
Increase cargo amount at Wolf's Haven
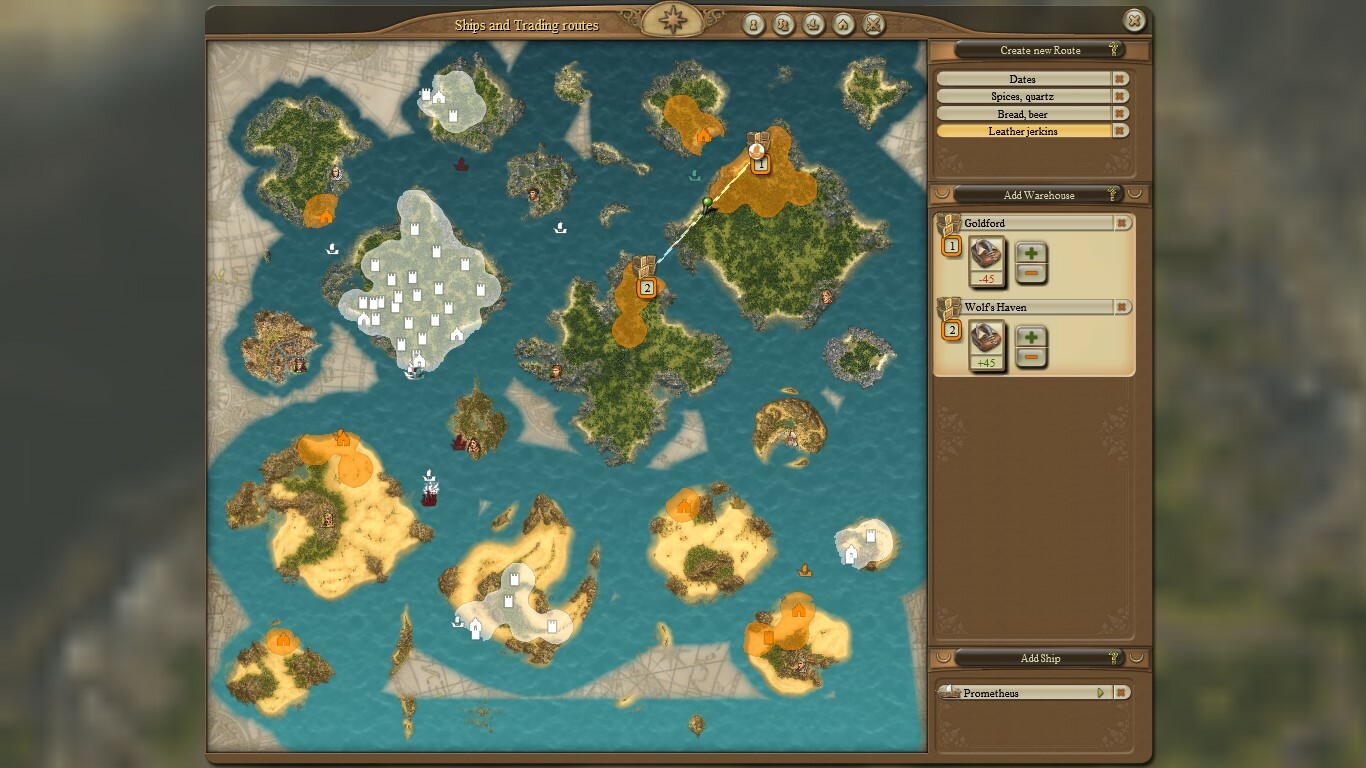(1031, 338)
